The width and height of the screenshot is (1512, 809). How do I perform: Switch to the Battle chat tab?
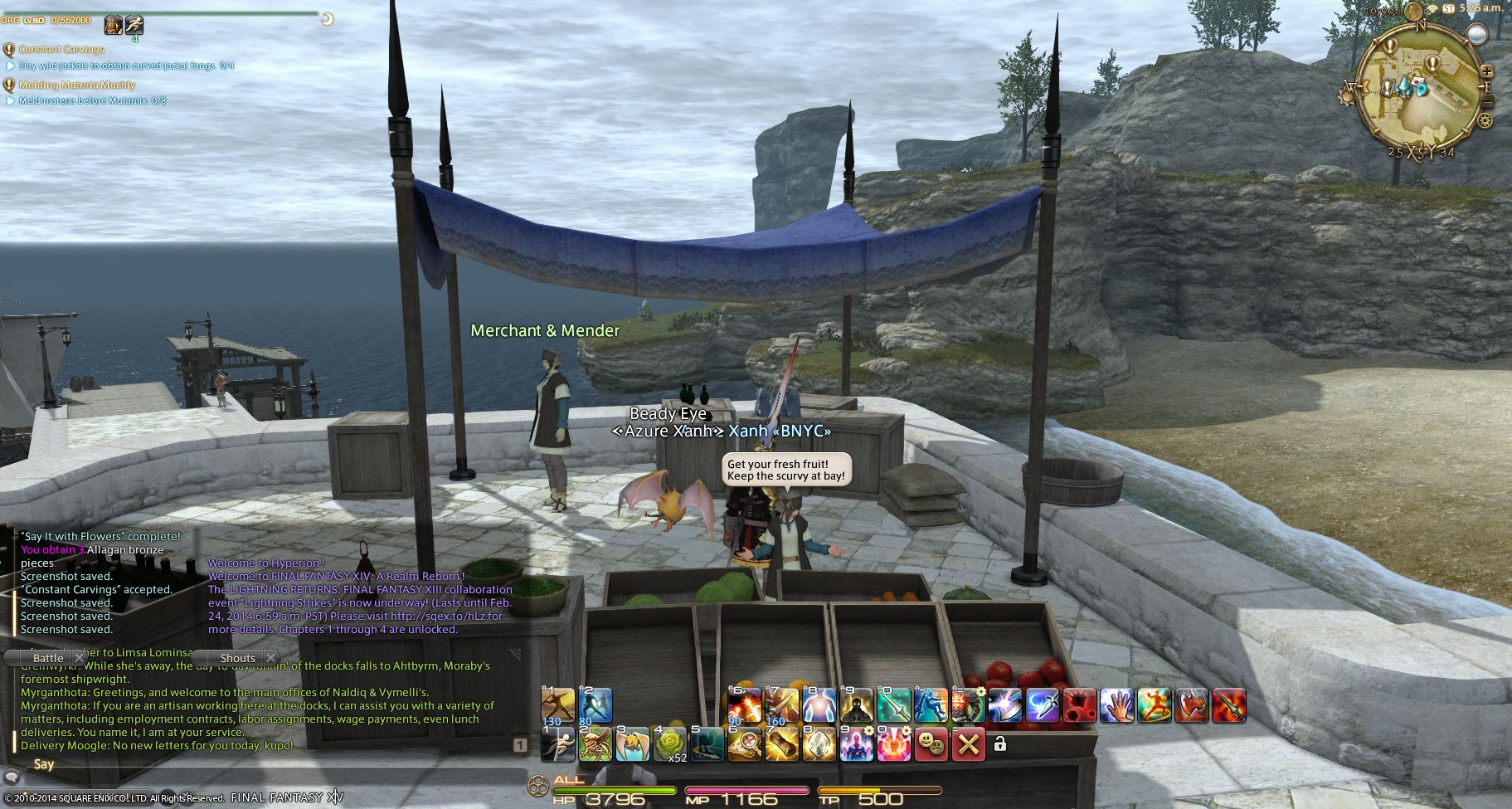click(x=48, y=658)
